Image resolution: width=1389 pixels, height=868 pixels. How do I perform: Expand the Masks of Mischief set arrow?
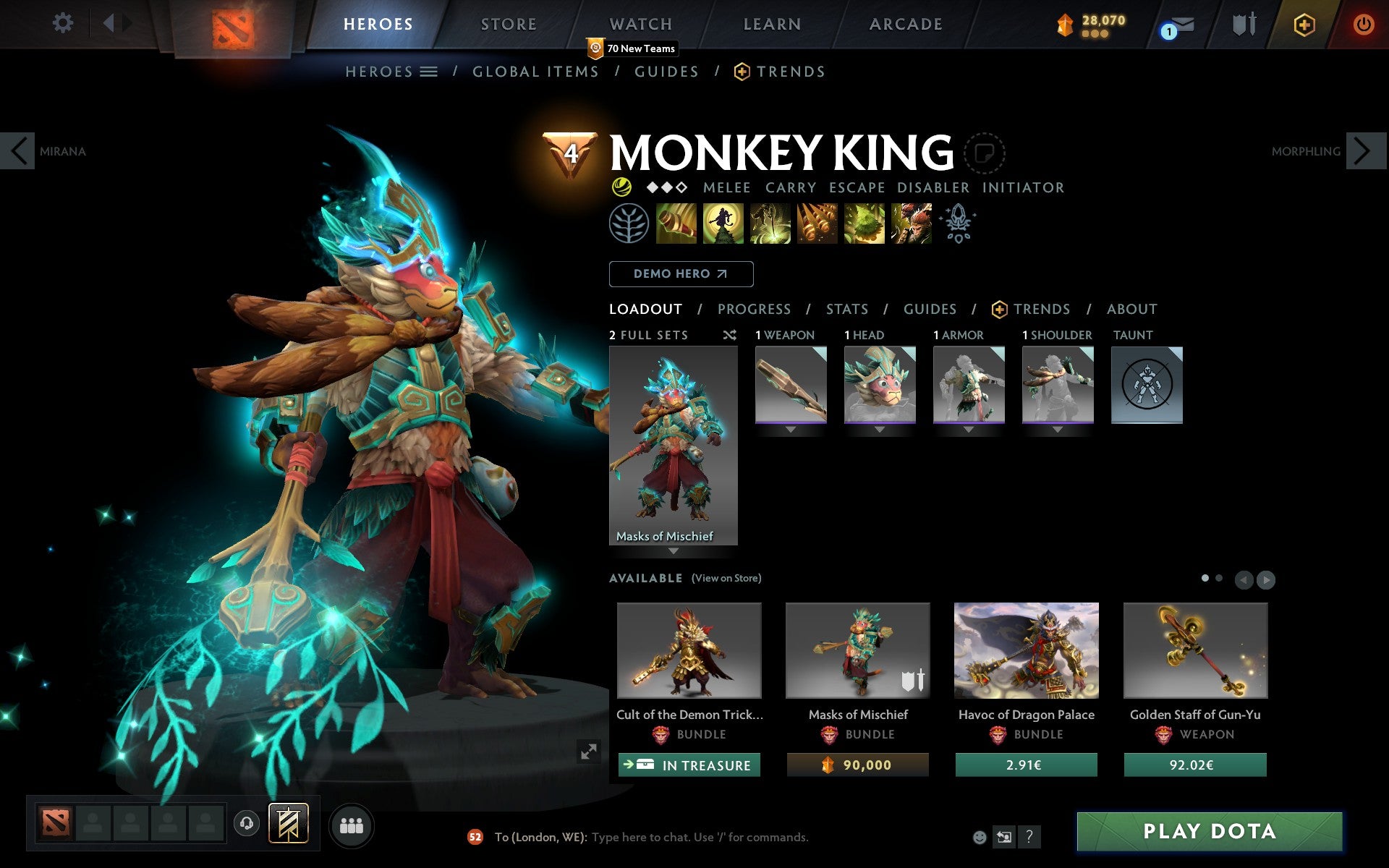674,550
